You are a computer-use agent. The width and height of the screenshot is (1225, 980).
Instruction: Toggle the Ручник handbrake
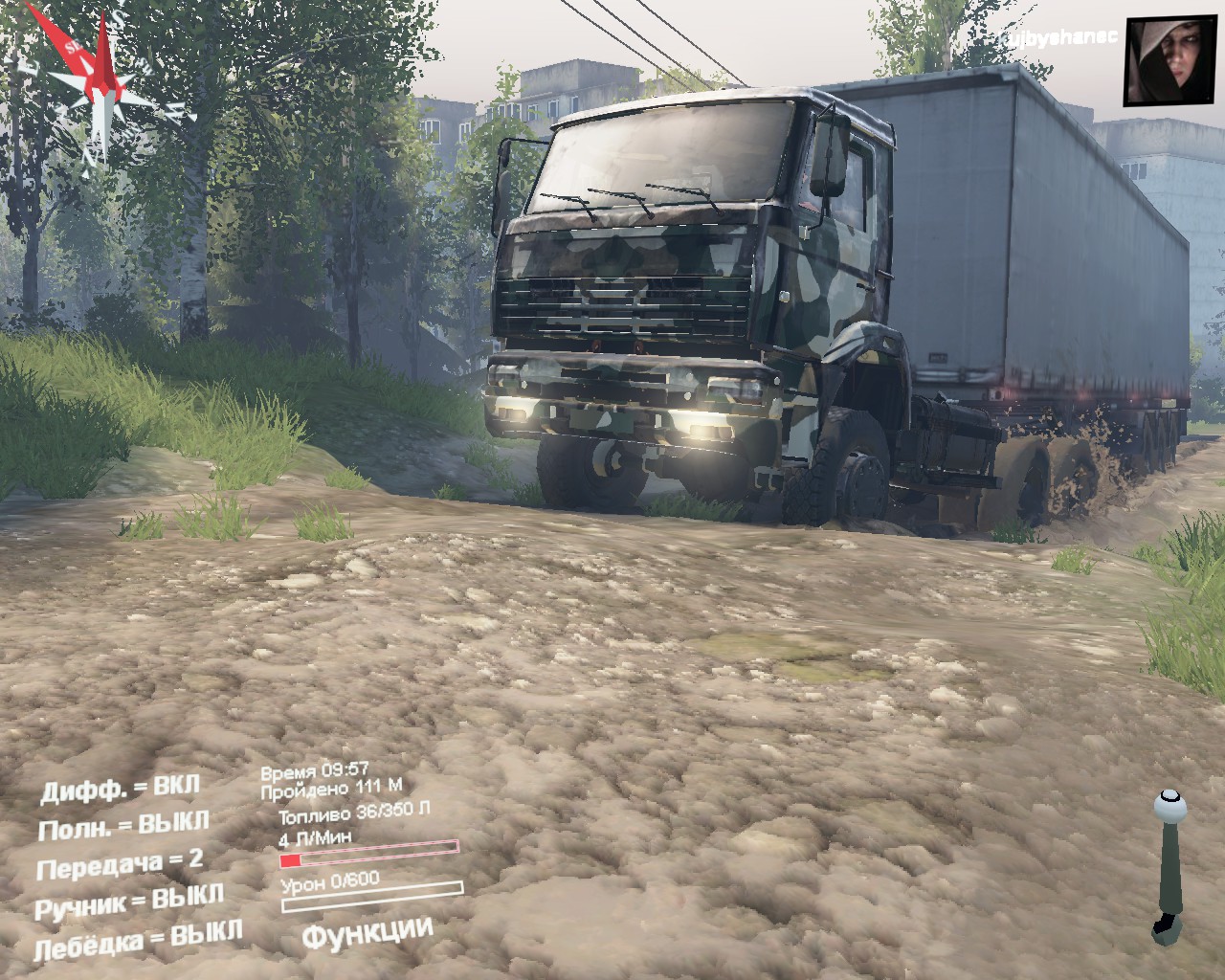(129, 902)
